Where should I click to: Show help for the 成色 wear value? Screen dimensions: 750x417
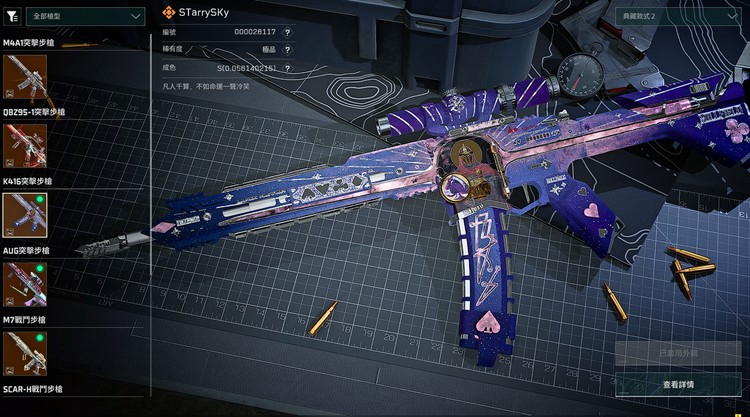(x=287, y=68)
